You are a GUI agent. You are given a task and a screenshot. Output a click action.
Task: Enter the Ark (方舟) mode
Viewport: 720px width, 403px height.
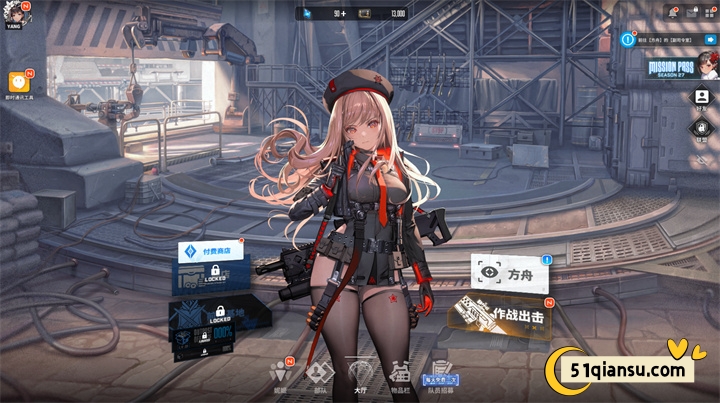pos(509,272)
